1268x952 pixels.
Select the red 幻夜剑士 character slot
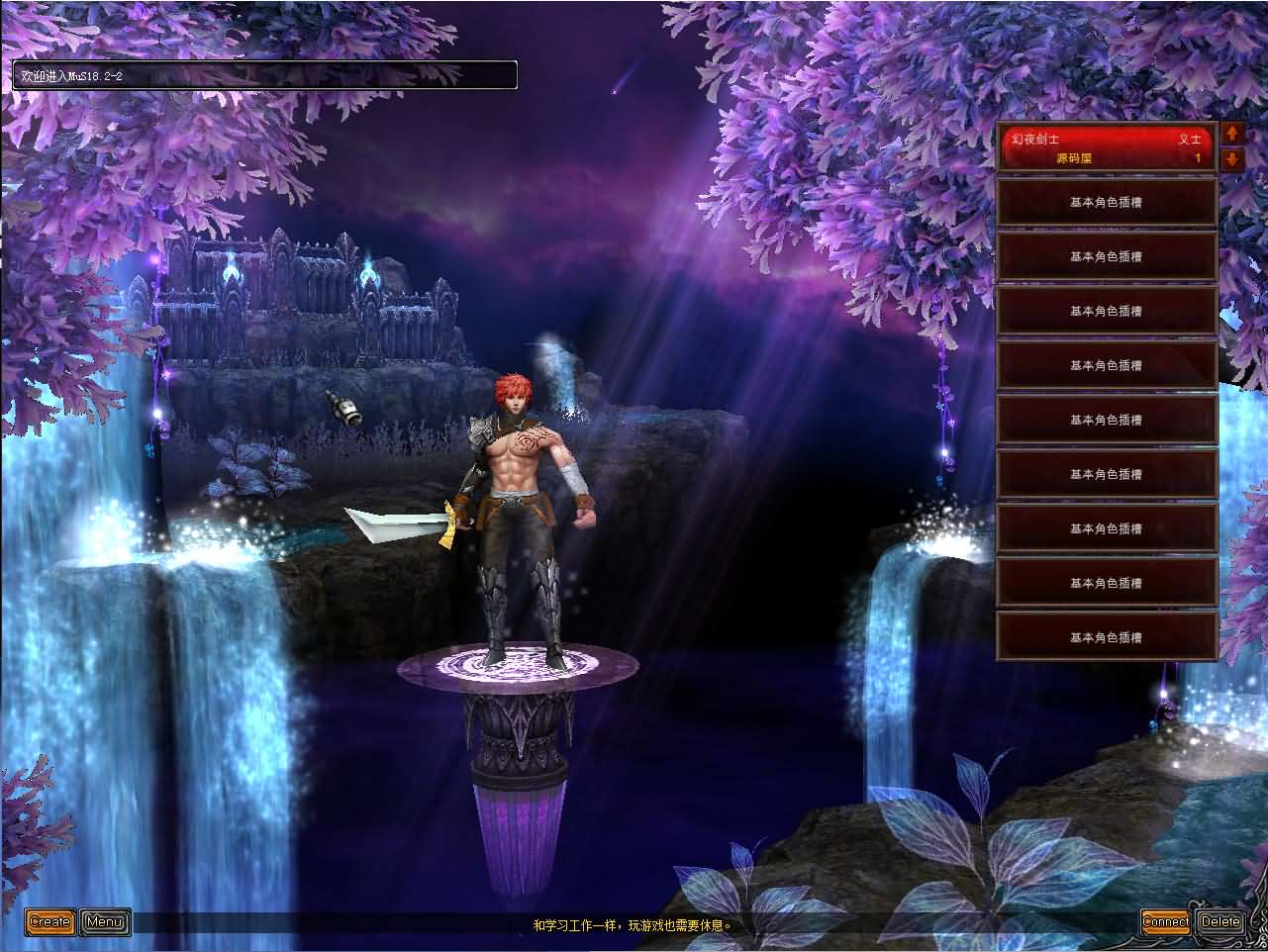point(1105,148)
